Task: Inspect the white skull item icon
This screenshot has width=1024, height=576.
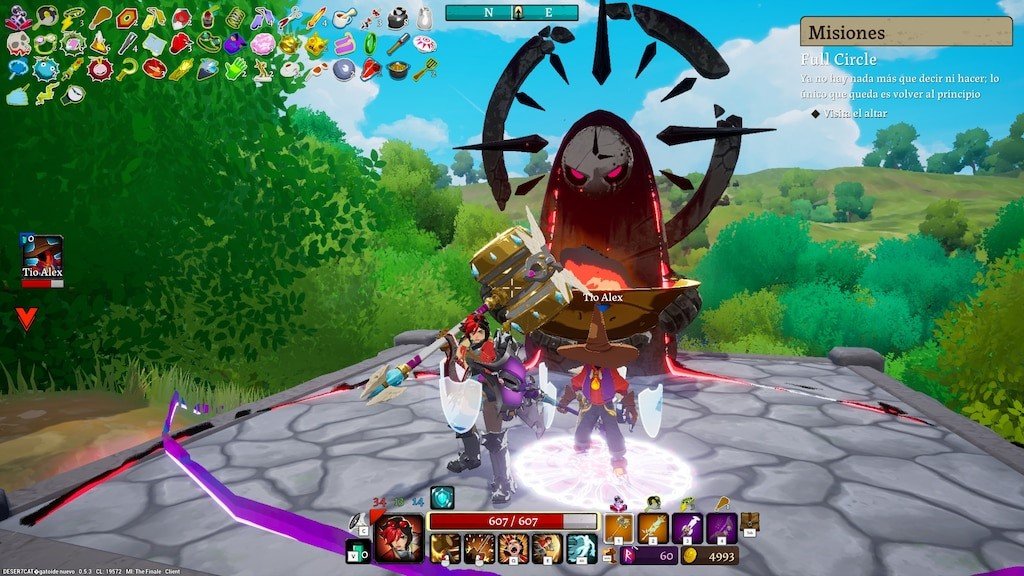Action: pos(19,43)
